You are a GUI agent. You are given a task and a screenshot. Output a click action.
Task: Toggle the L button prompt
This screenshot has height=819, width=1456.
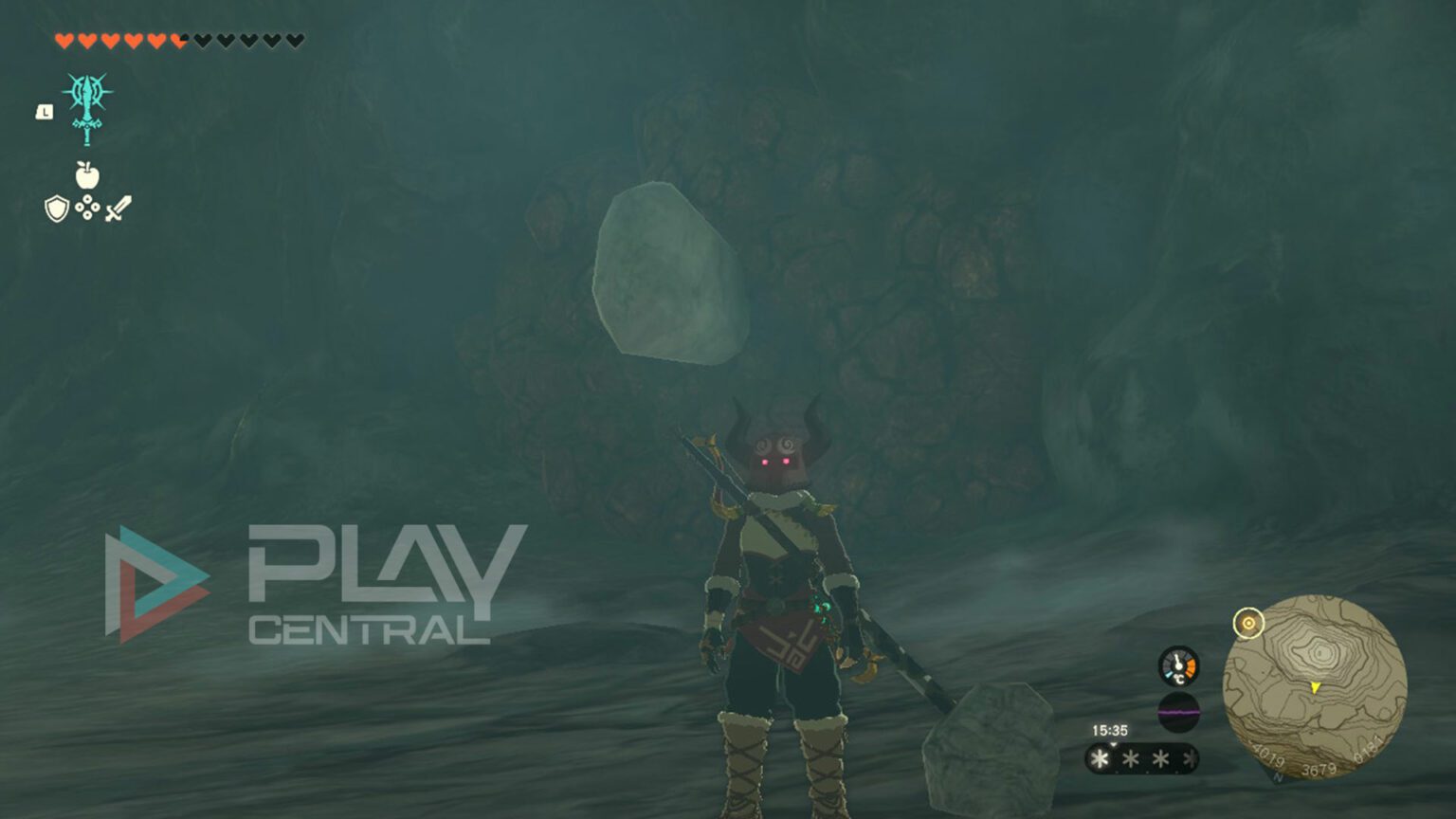[44, 111]
